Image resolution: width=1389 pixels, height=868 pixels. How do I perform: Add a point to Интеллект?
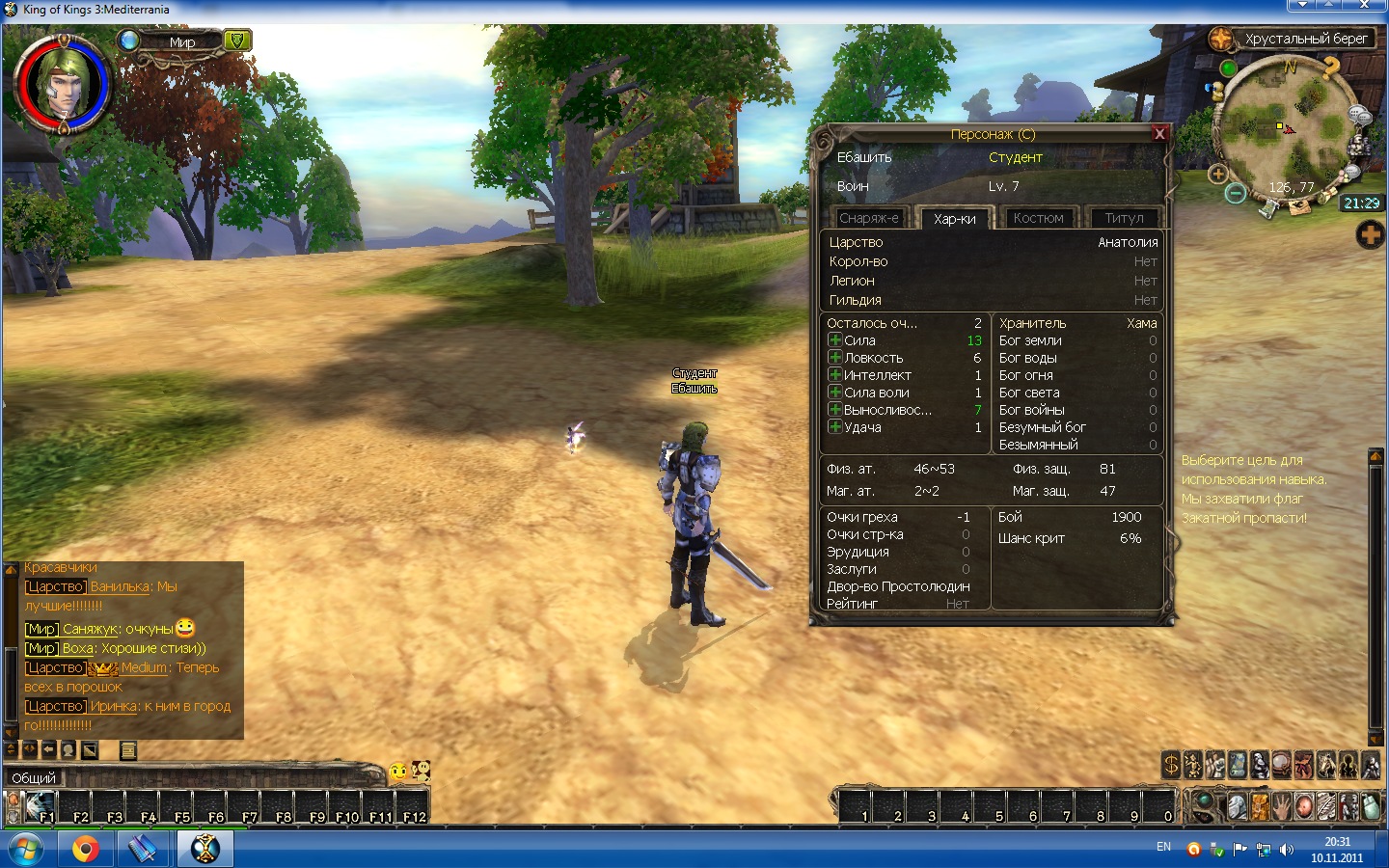coord(835,375)
